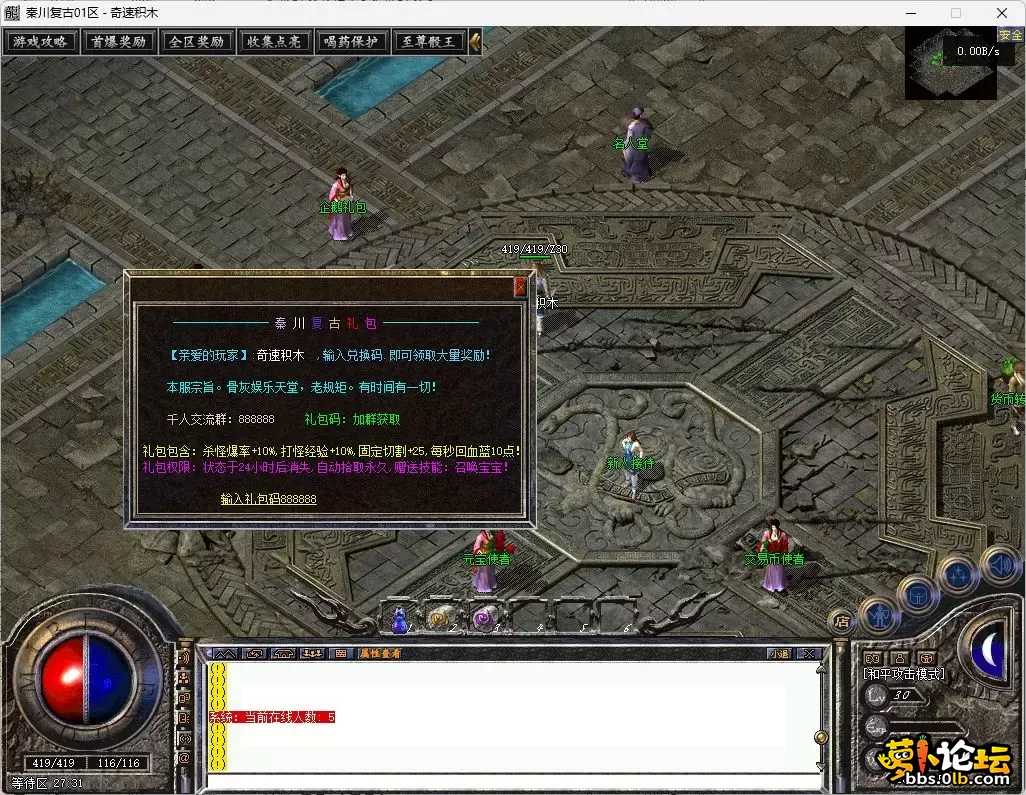Click the 输入礼包码888888 link

268,498
